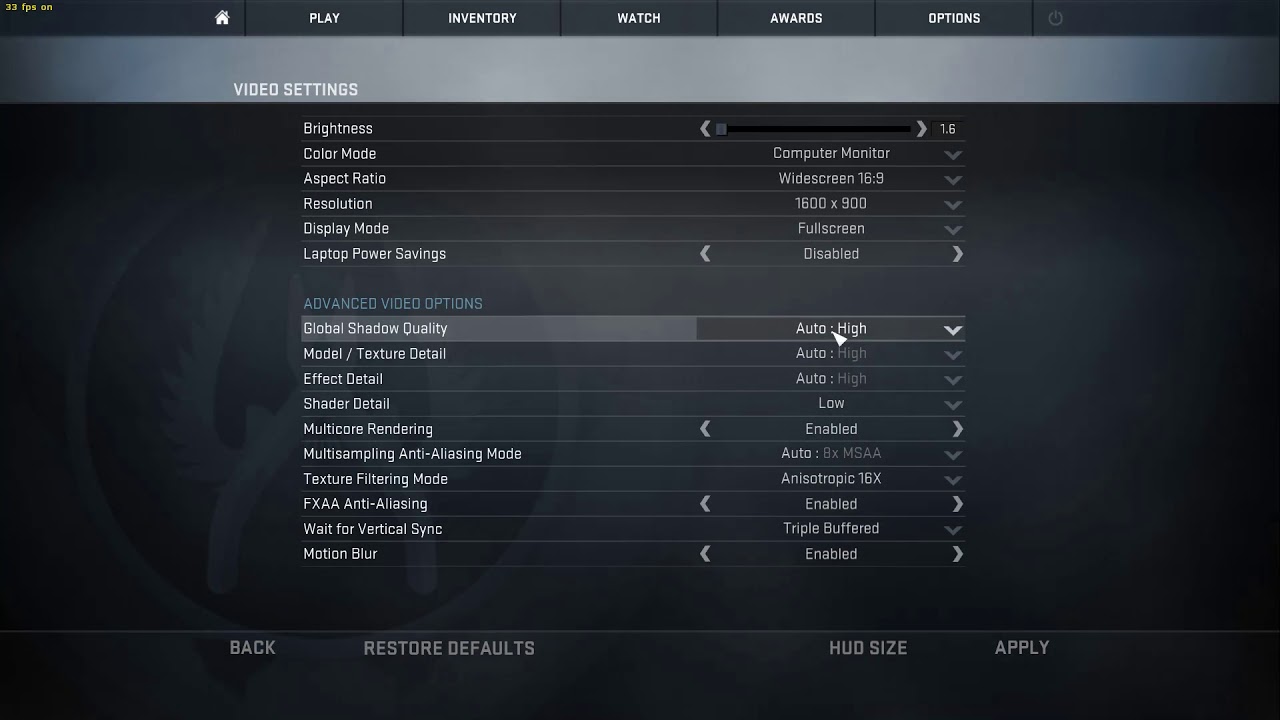1280x720 pixels.
Task: Click RESTORE DEFAULTS at the bottom
Action: 449,647
